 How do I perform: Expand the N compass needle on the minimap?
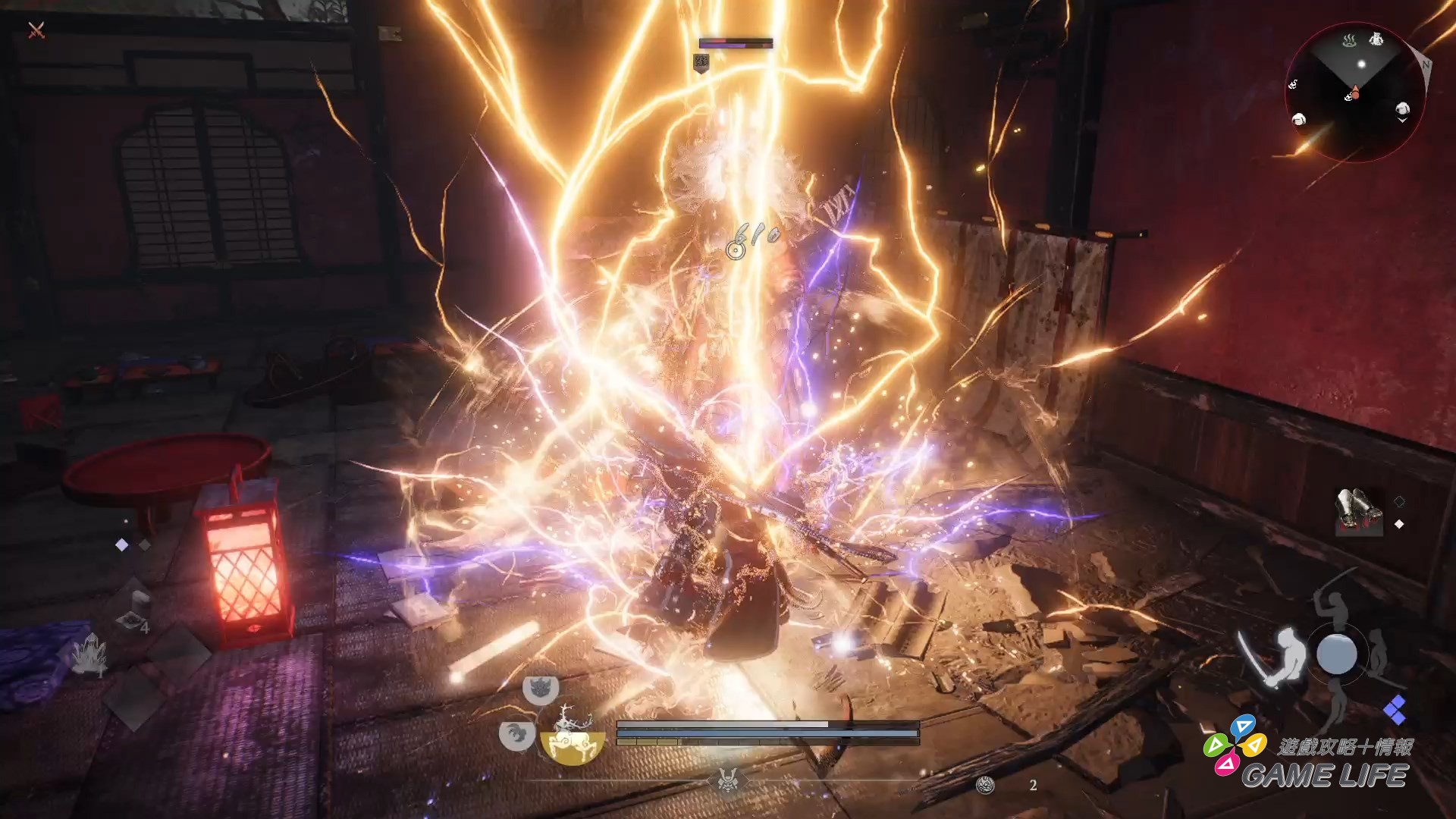pos(1426,64)
